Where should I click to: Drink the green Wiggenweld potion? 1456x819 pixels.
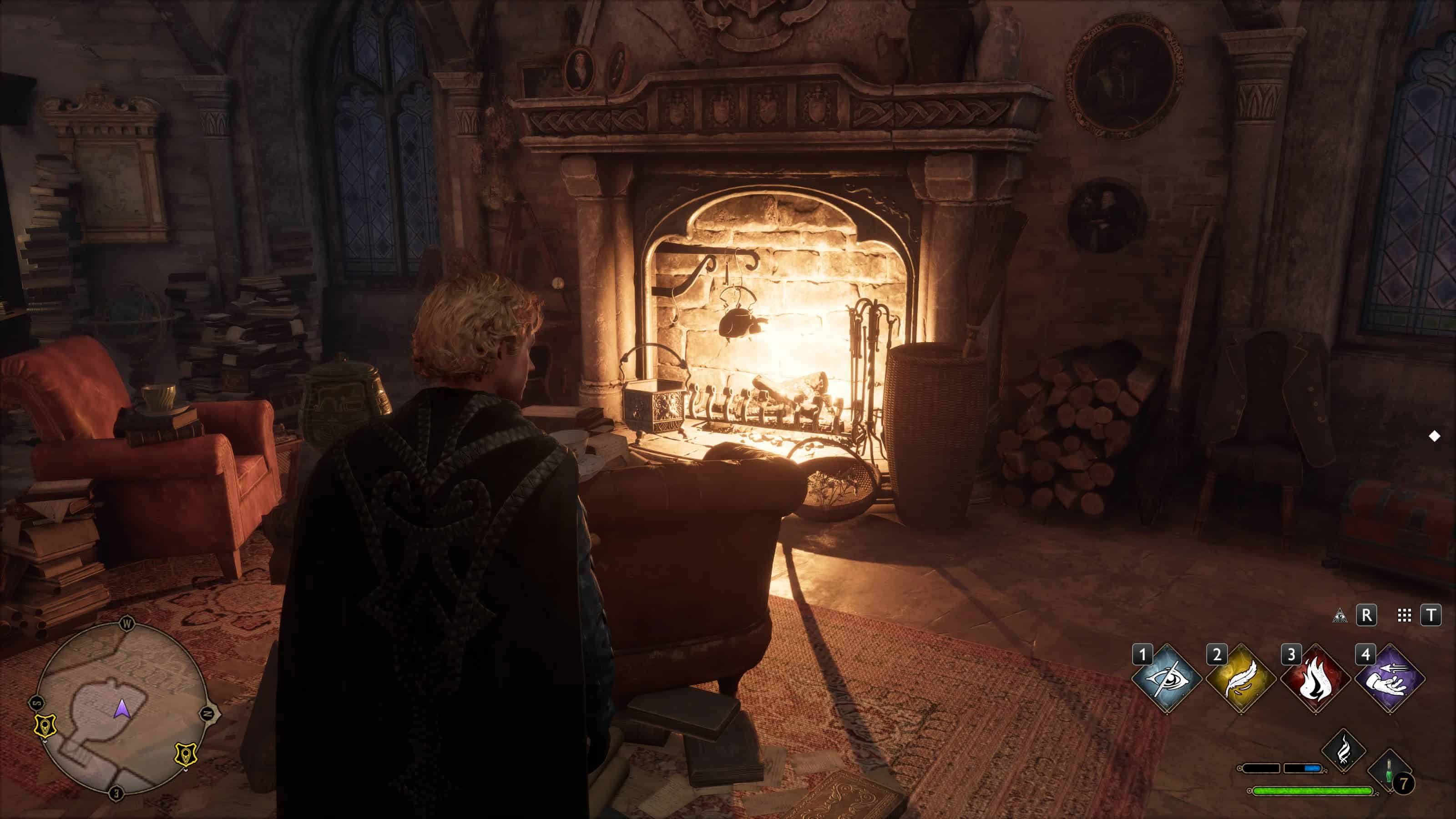[1389, 772]
